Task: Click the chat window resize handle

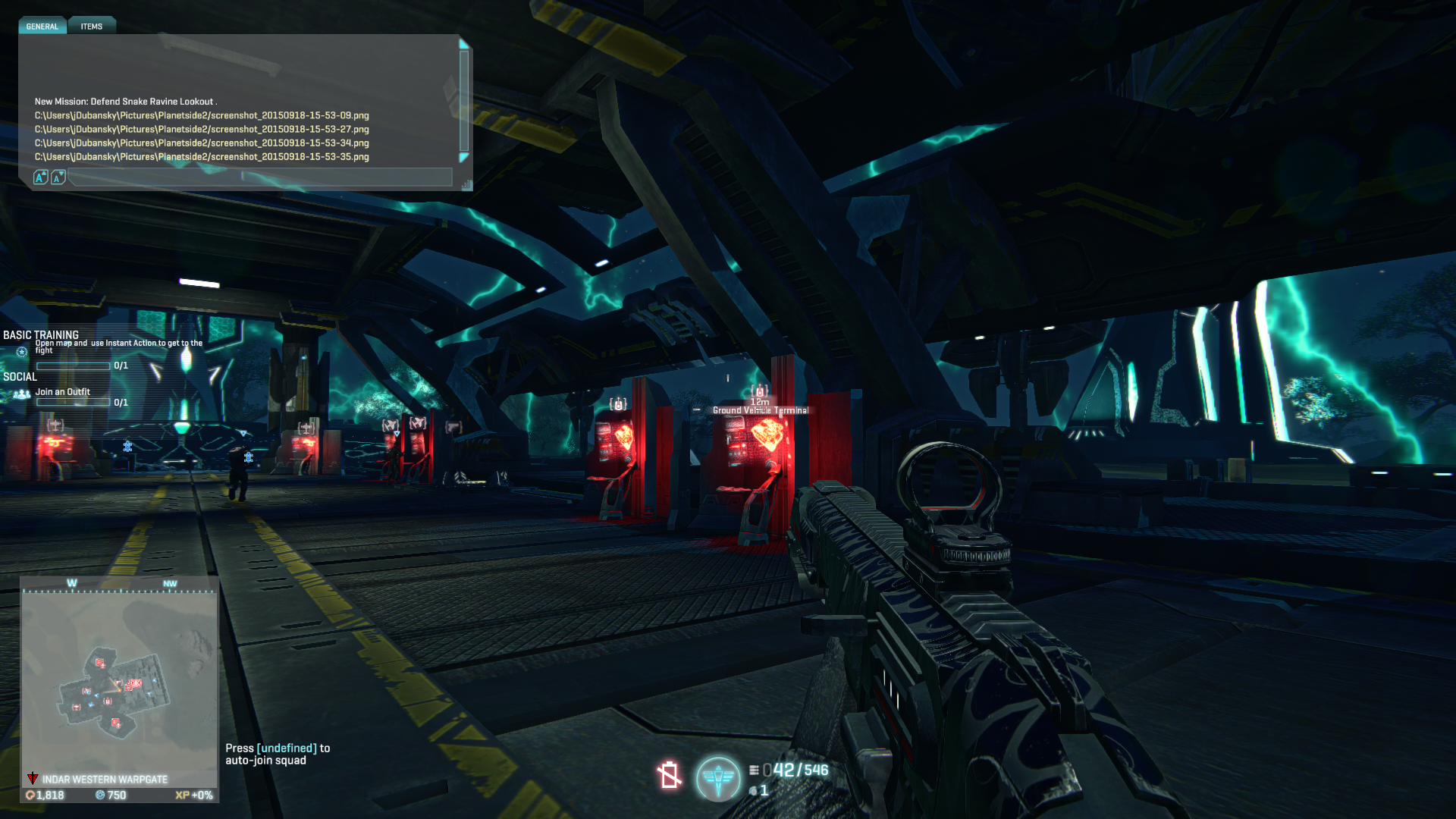Action: (466, 185)
